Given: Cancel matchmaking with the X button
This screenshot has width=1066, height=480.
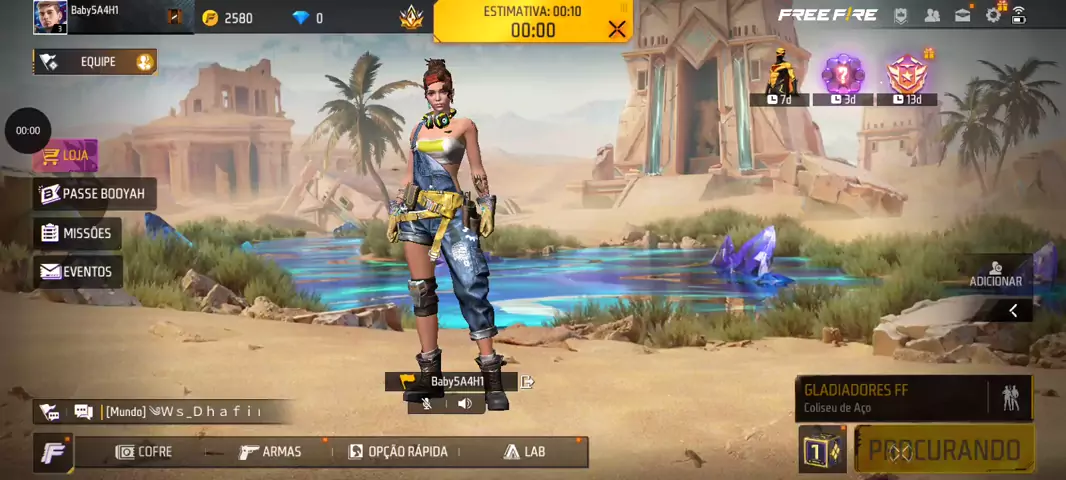Looking at the screenshot, I should click(x=616, y=29).
